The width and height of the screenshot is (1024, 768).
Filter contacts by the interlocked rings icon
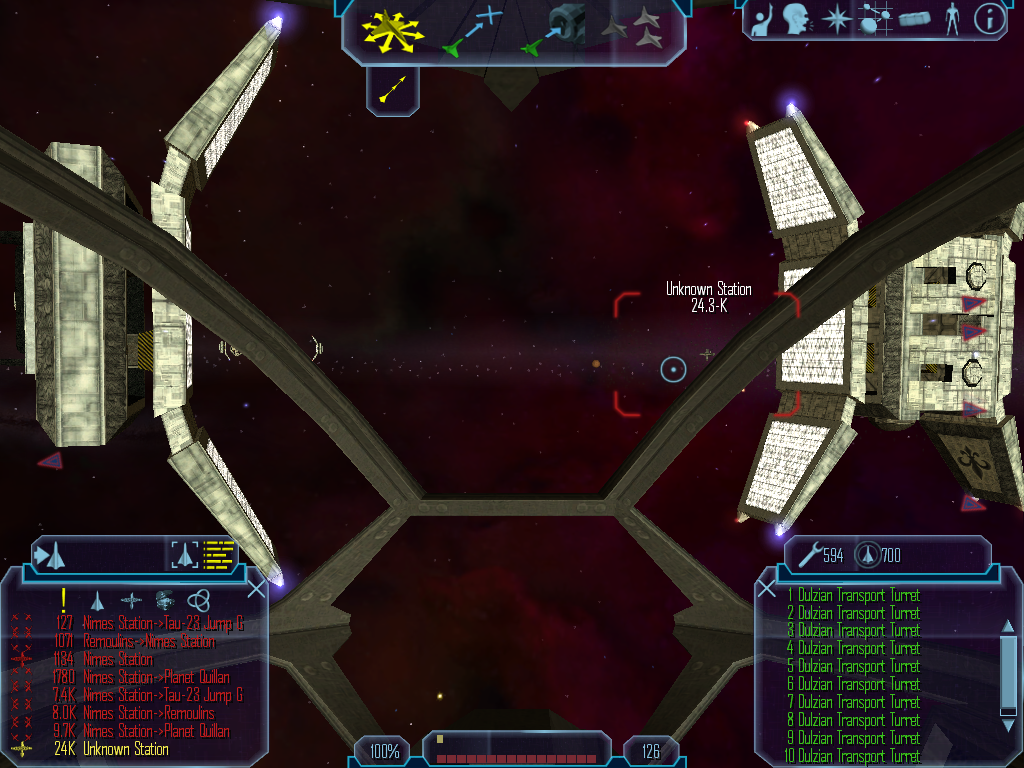coord(199,600)
